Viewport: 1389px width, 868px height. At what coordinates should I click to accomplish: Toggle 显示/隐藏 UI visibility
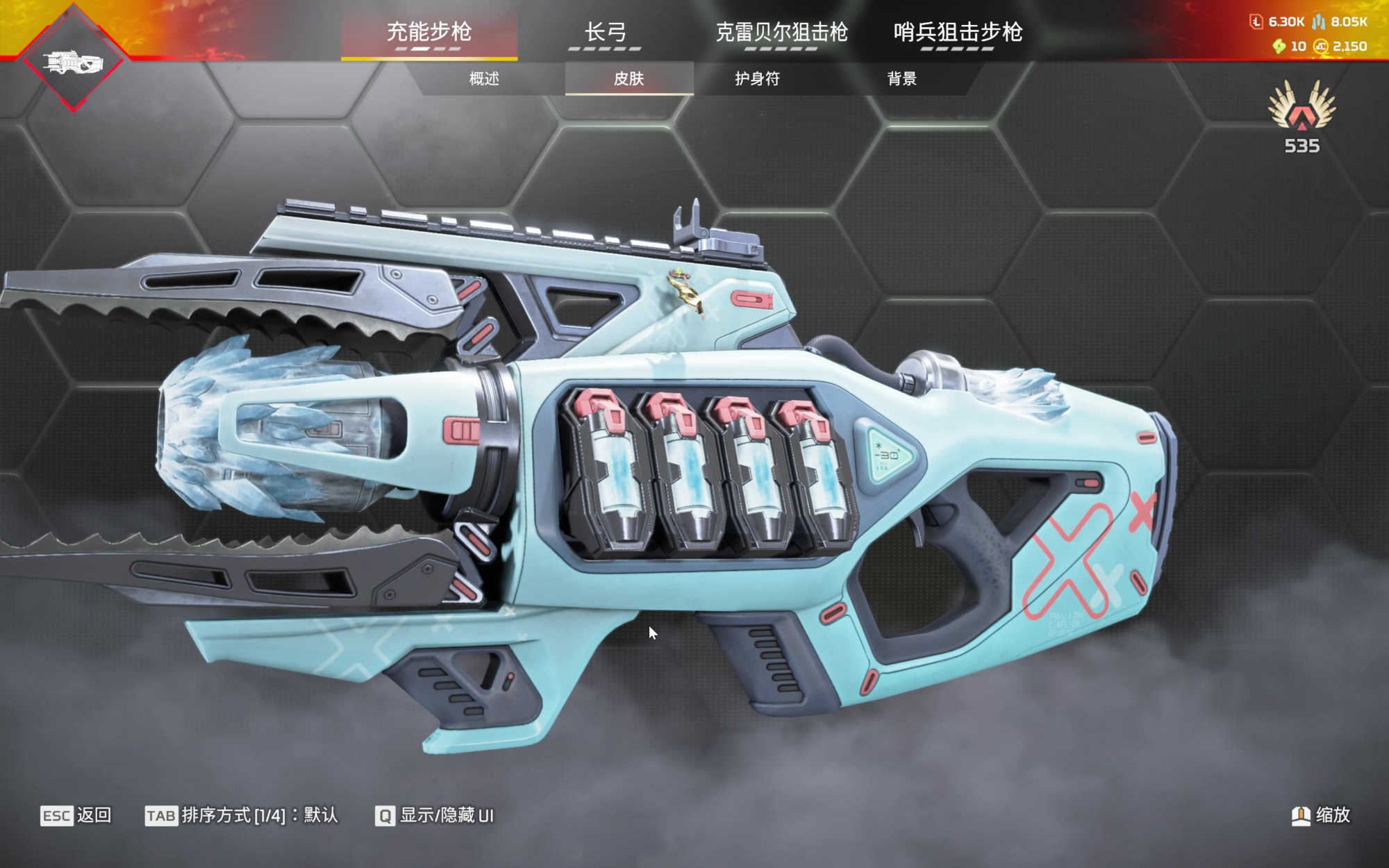435,815
